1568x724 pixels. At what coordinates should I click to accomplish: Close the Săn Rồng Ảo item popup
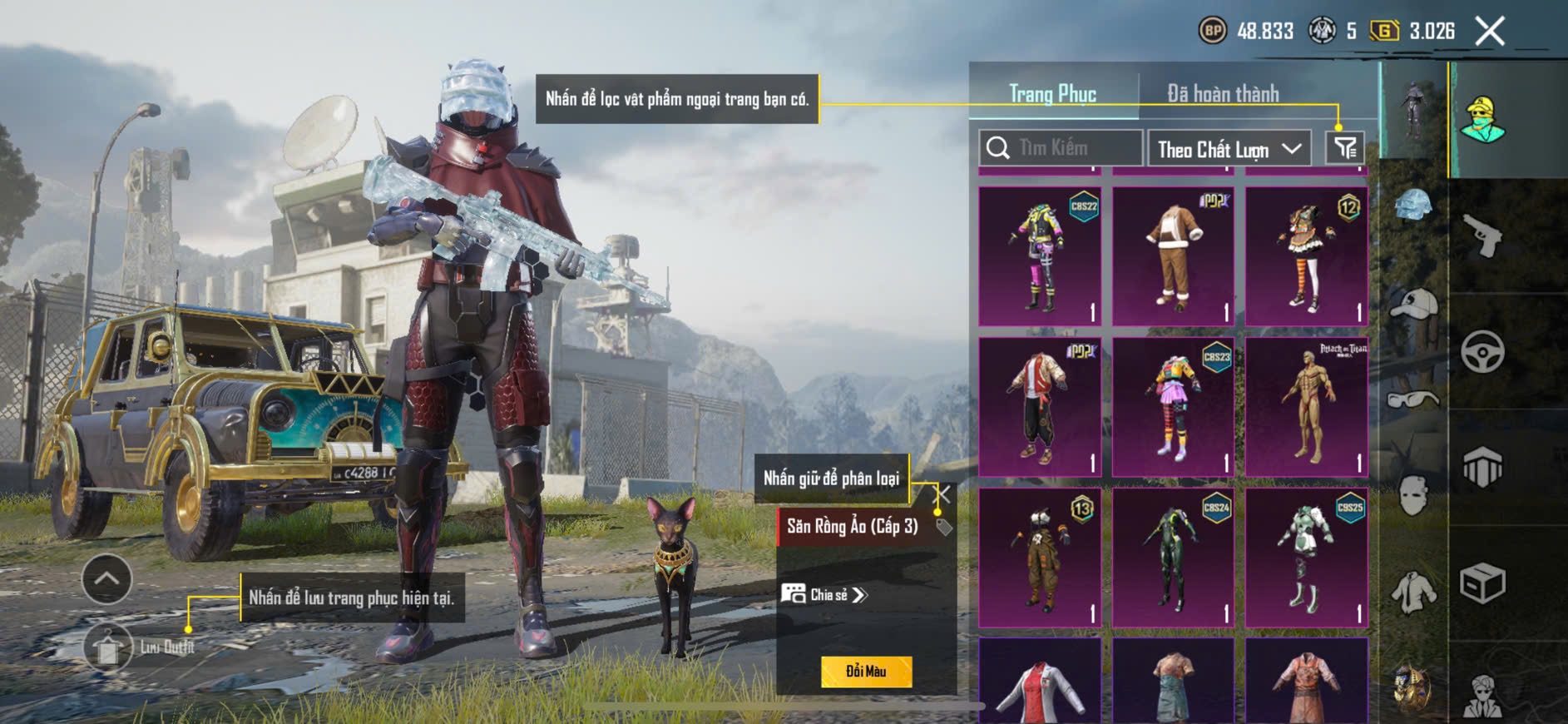coord(943,494)
